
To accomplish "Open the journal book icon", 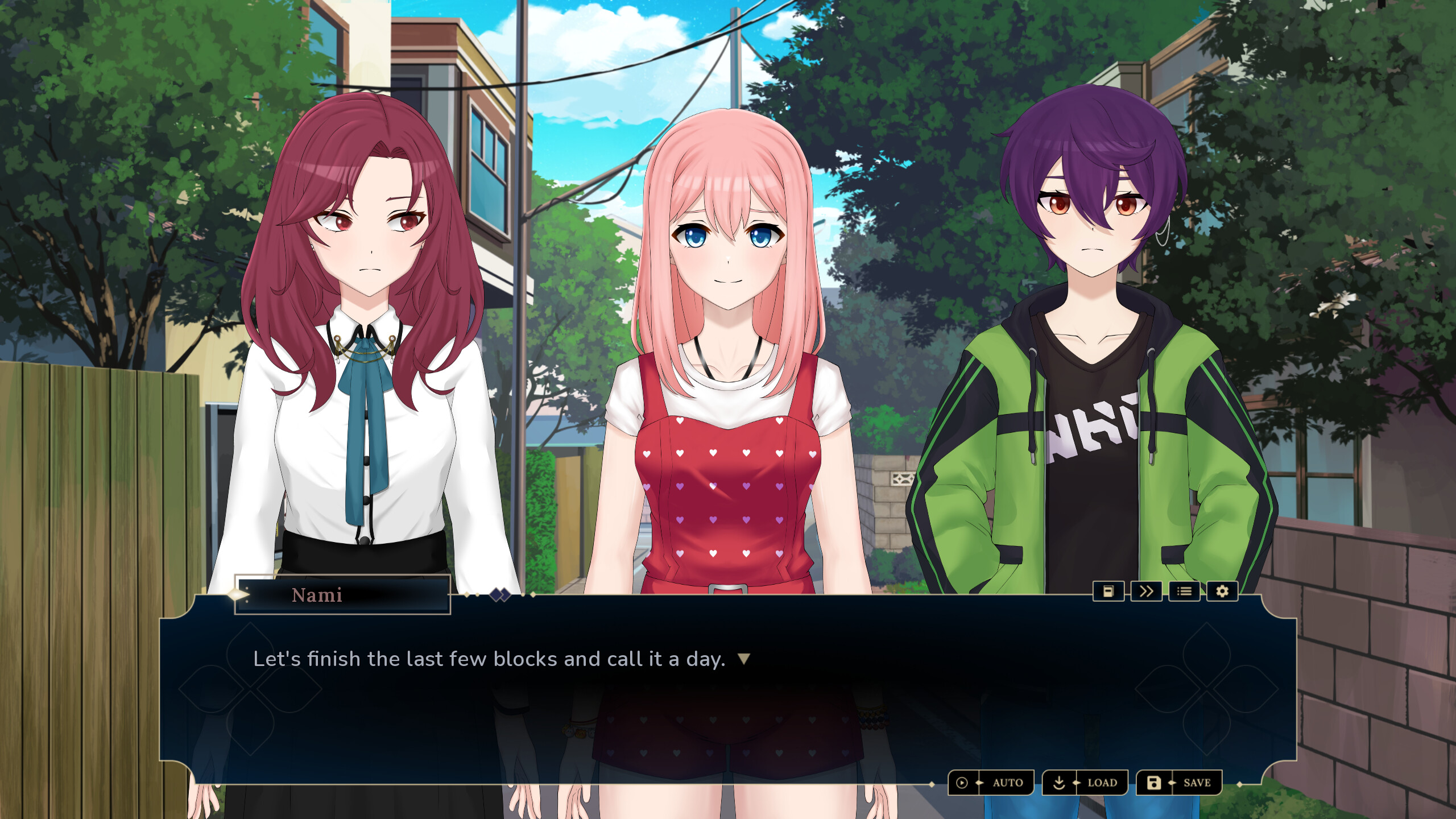I will point(1109,591).
